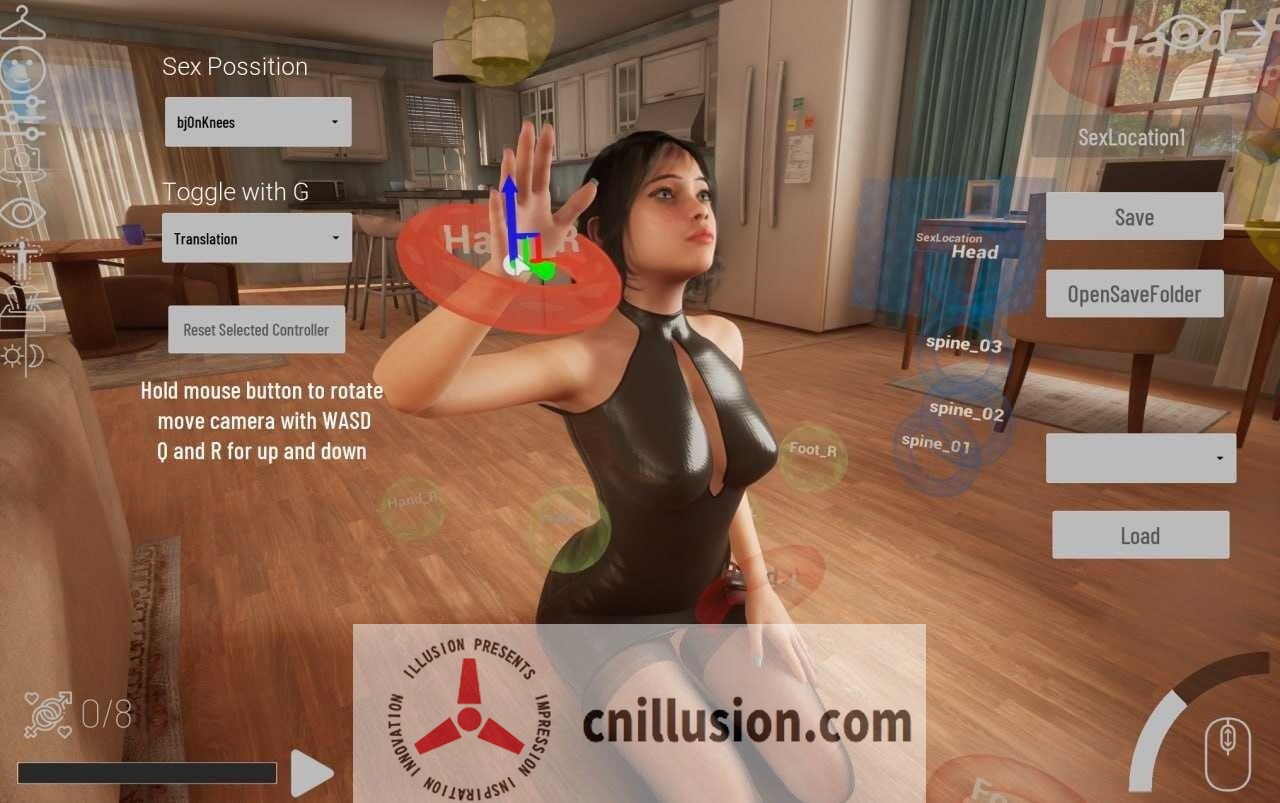Load the selected pose
The image size is (1280, 803).
coord(1140,535)
